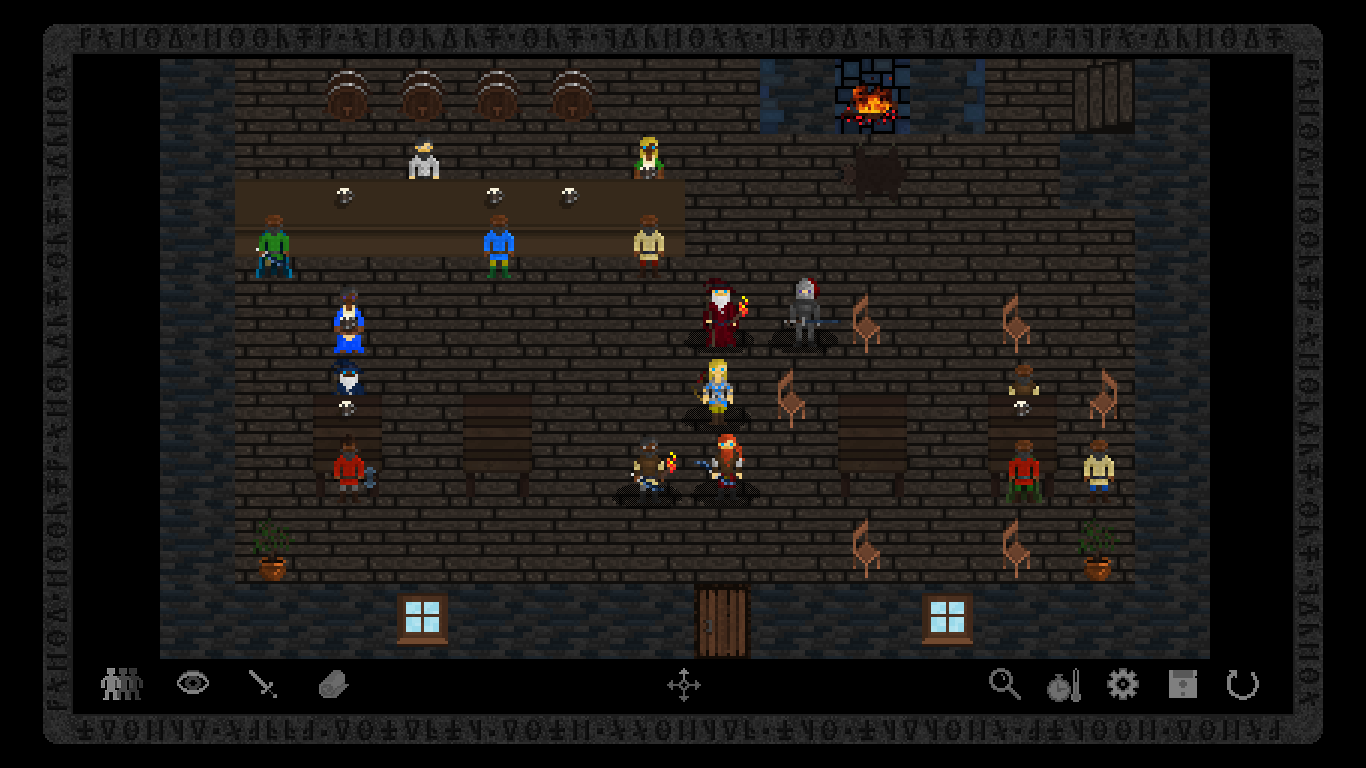1366x768 pixels.
Task: Toggle the eye visibility icon
Action: [x=193, y=683]
